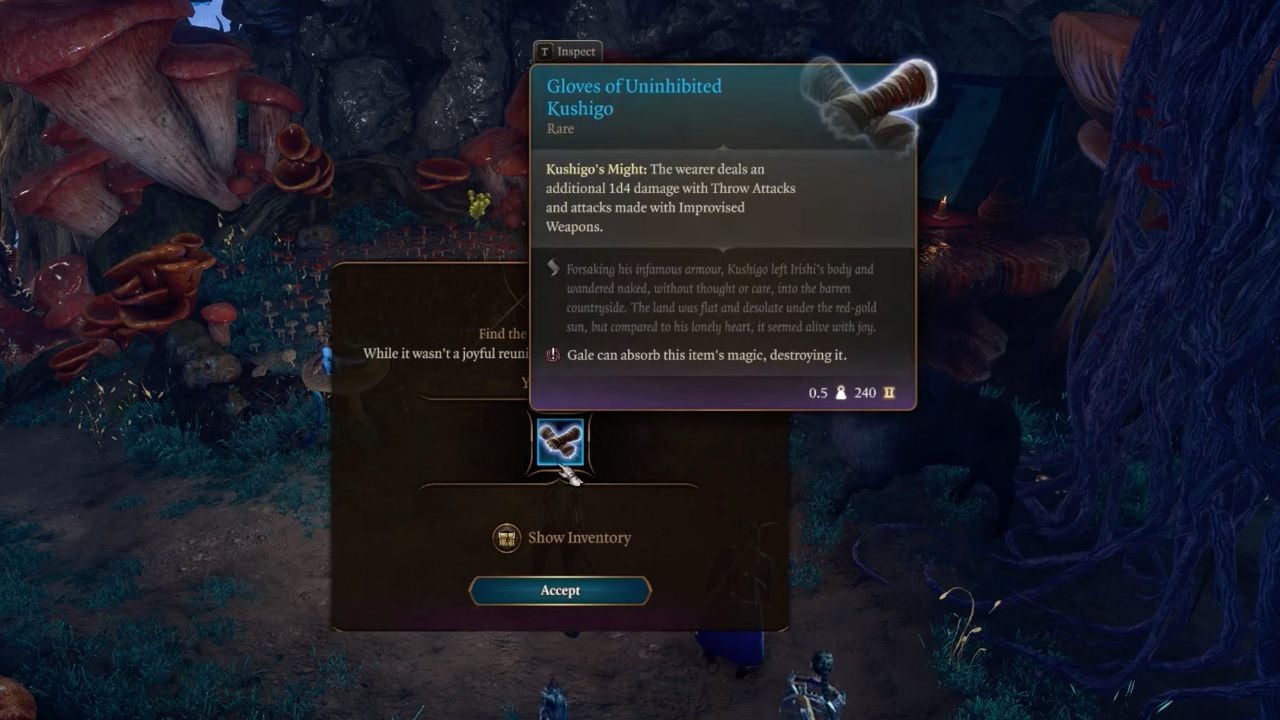Click the Kushigo's Might ability name
Screen dimensions: 1280x720
(597, 169)
